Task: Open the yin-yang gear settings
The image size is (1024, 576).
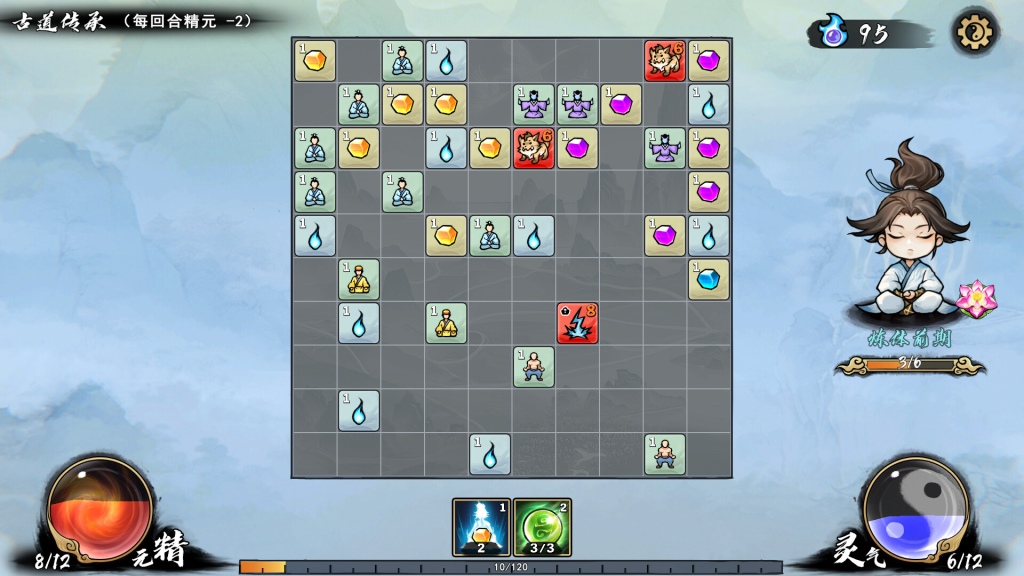Action: pos(972,33)
